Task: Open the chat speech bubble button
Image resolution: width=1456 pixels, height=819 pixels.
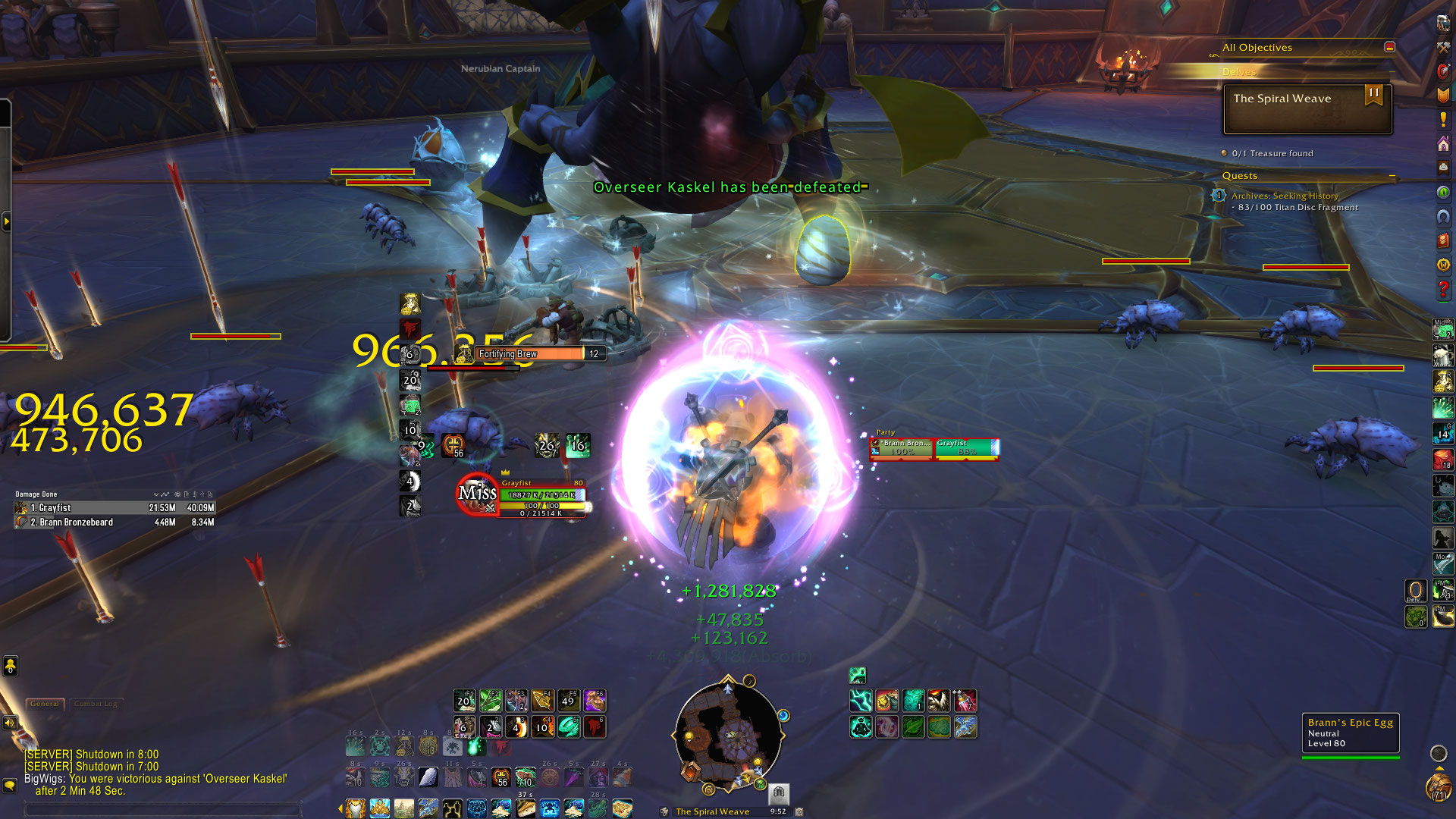Action: (x=10, y=785)
